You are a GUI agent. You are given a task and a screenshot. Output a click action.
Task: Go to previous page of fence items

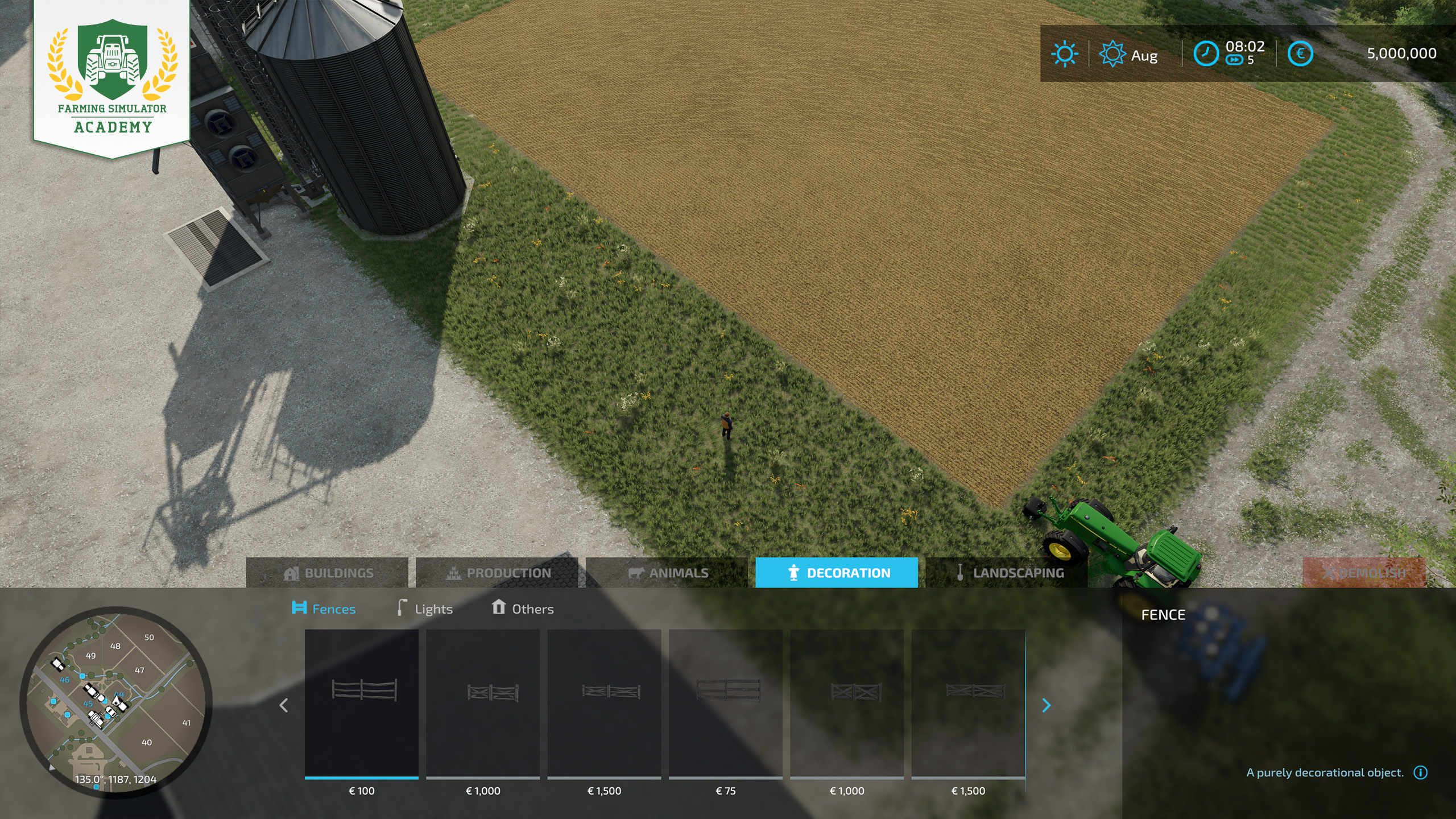click(284, 705)
